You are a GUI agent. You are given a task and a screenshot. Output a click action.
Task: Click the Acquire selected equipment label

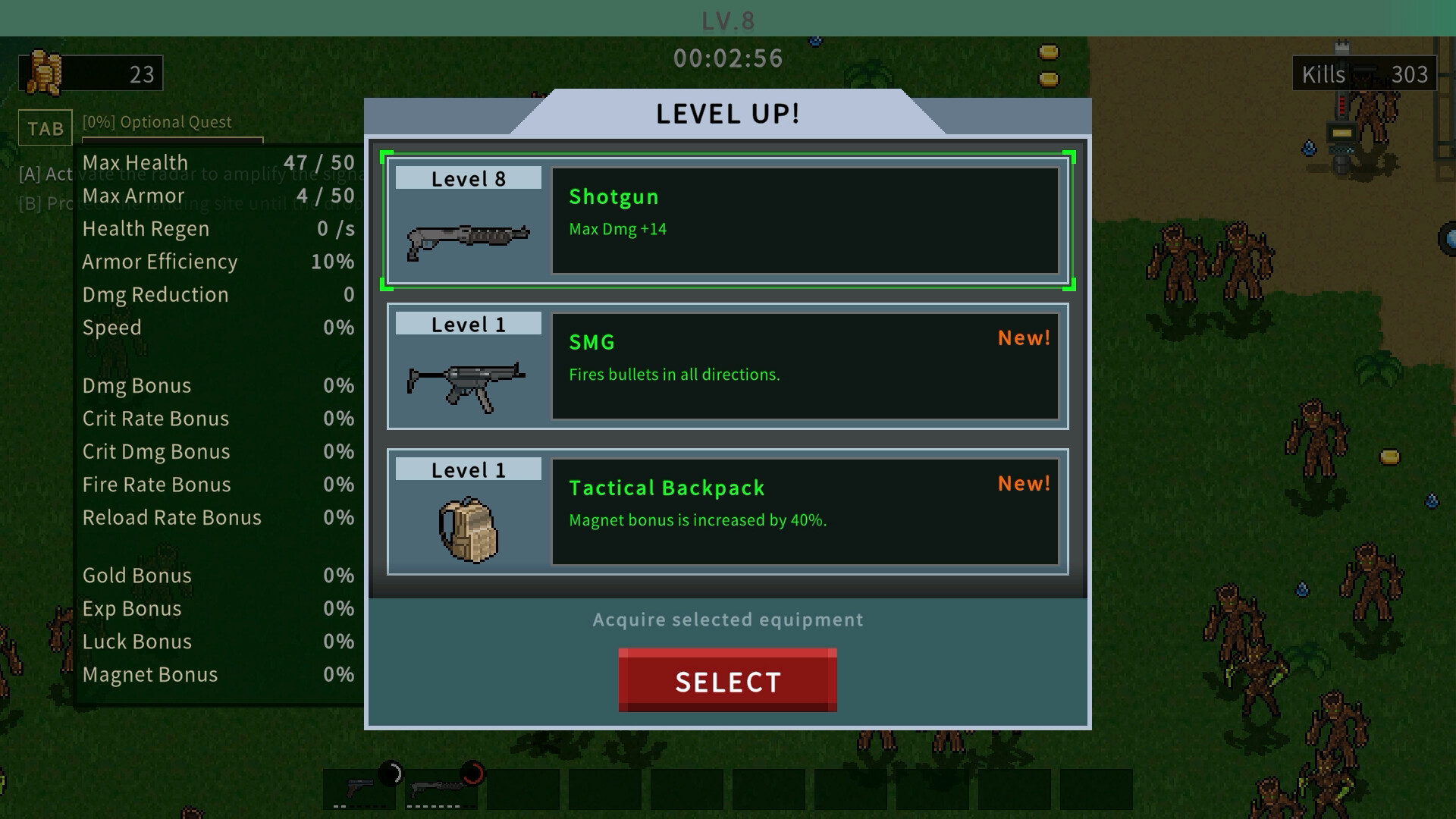point(727,620)
